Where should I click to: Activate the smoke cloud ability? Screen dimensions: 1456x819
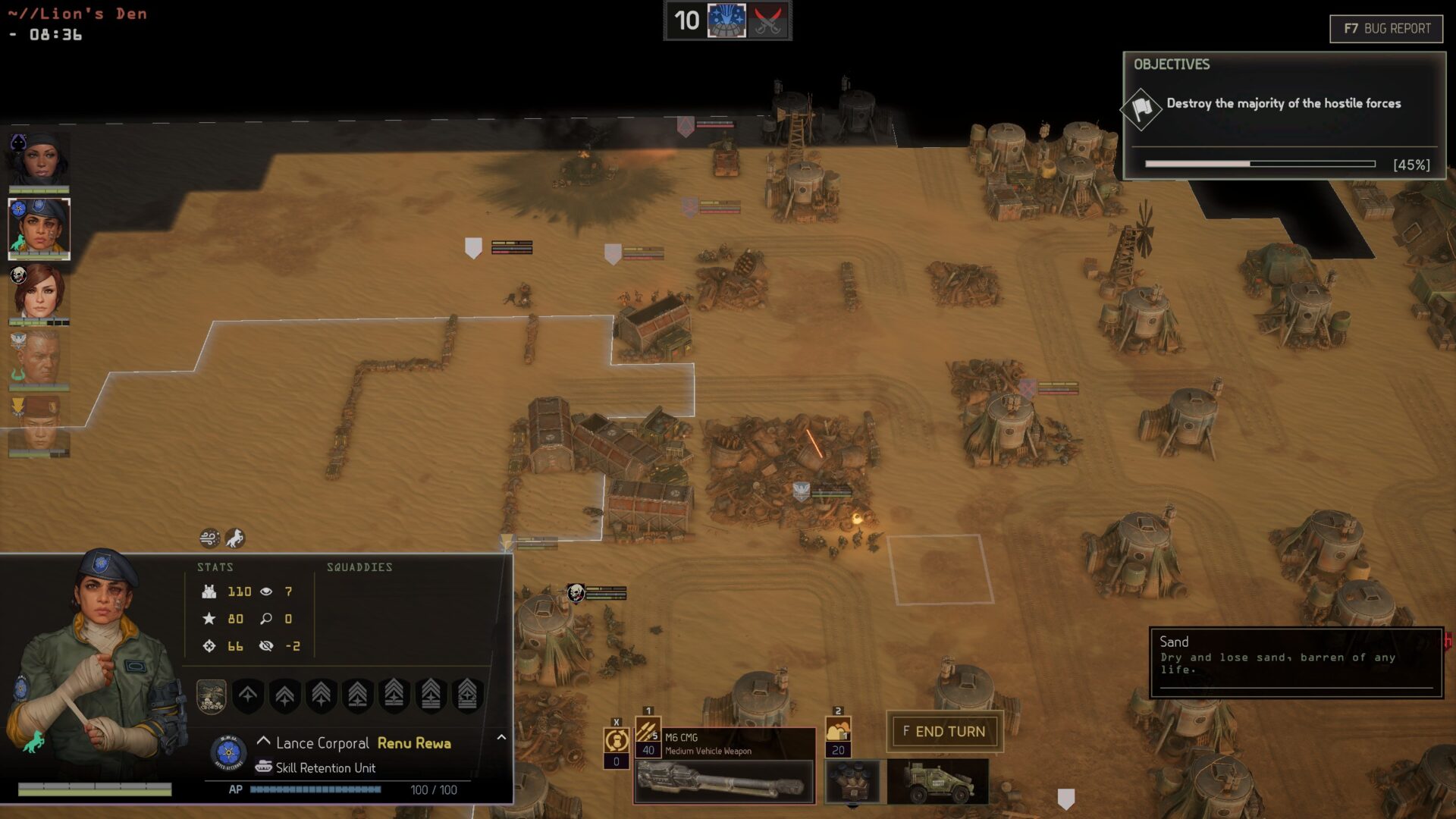coord(838,732)
